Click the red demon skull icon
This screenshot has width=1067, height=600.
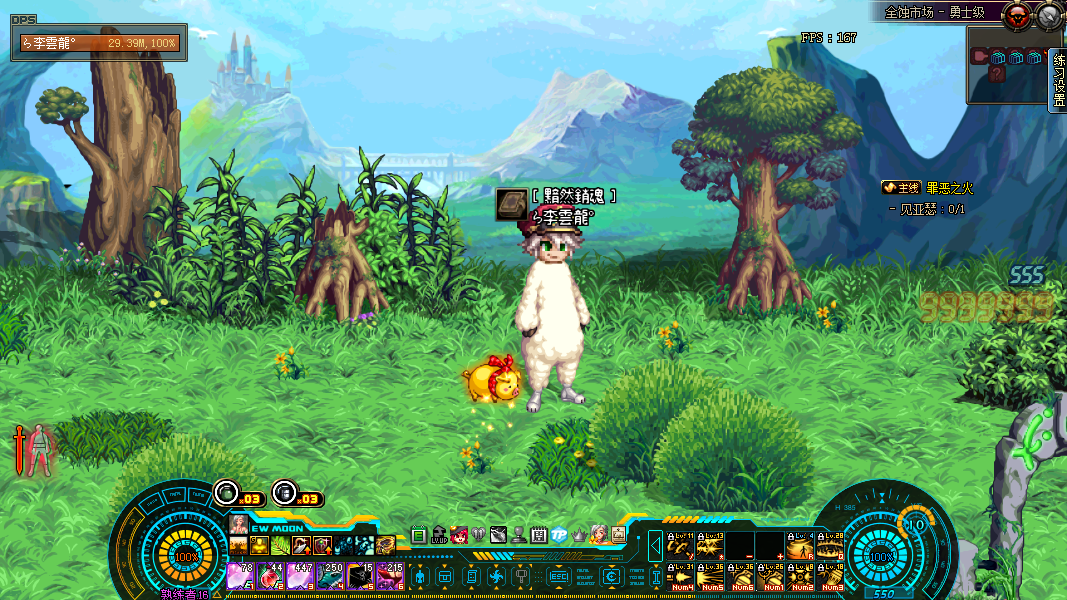tap(1019, 15)
